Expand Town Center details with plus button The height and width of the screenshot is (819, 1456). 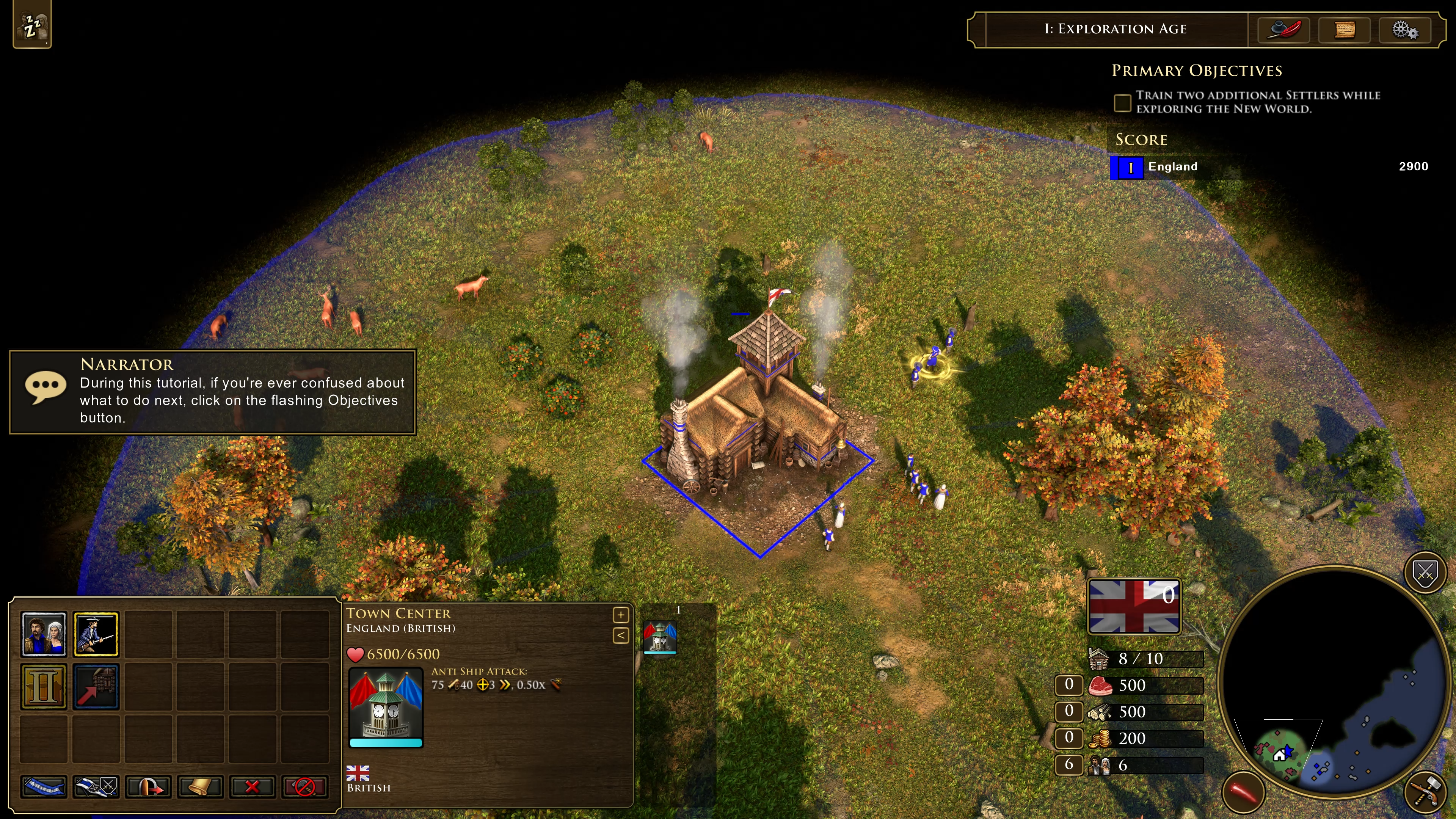[x=621, y=614]
